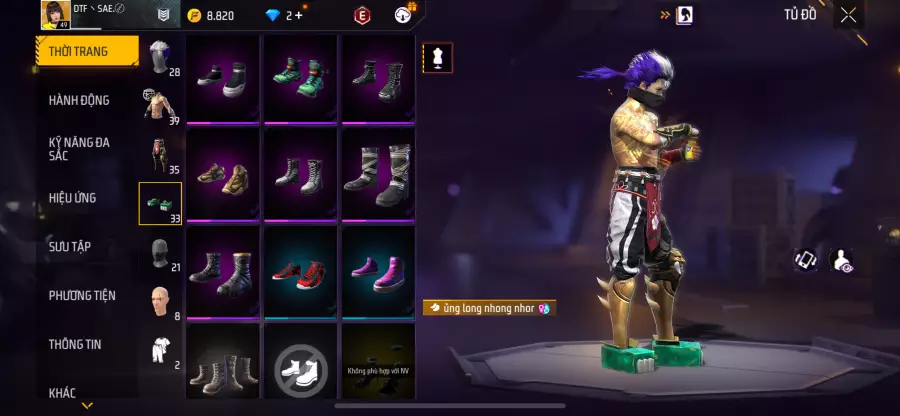Open the pants subcategory with 35 items
Image resolution: width=900 pixels, height=416 pixels.
pos(159,155)
